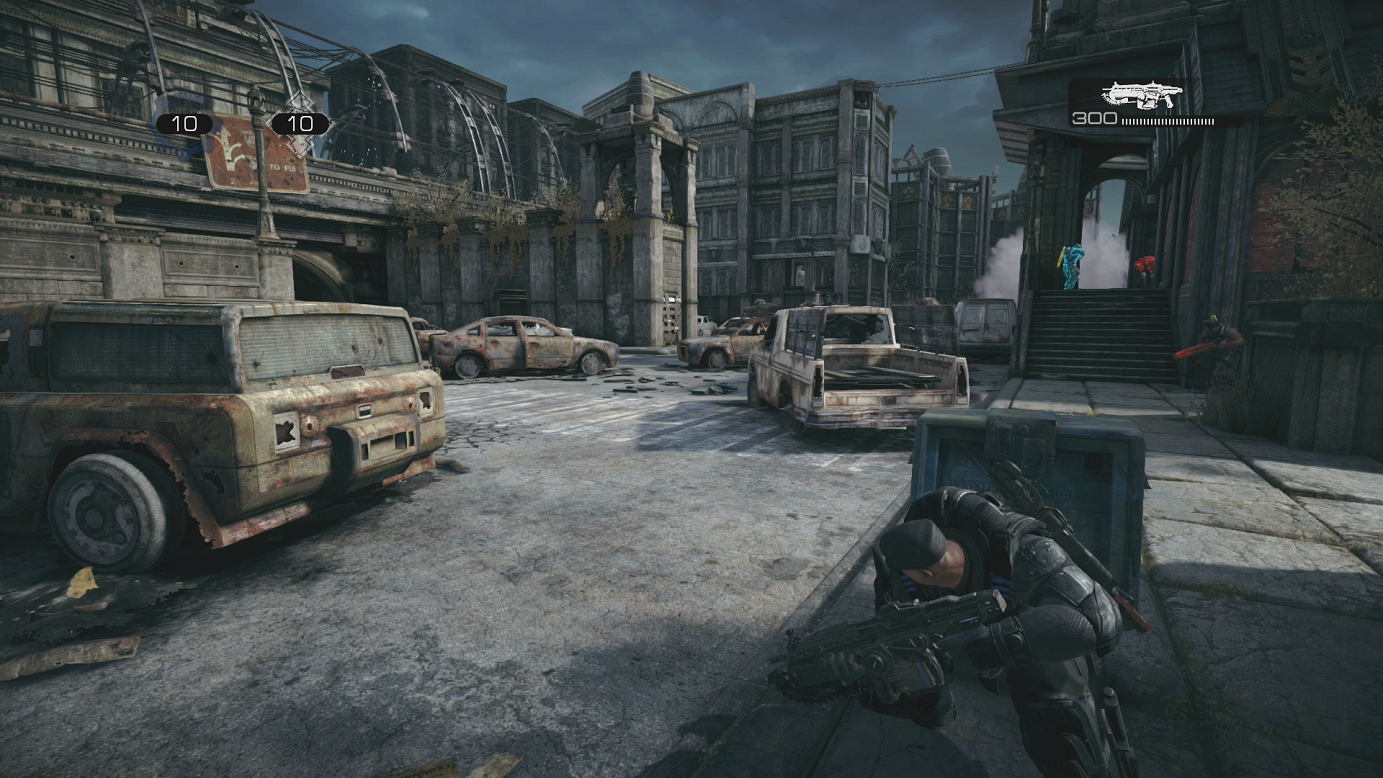The height and width of the screenshot is (778, 1383).
Task: Click the glowing blue enemy in the doorway
Action: 1071,262
